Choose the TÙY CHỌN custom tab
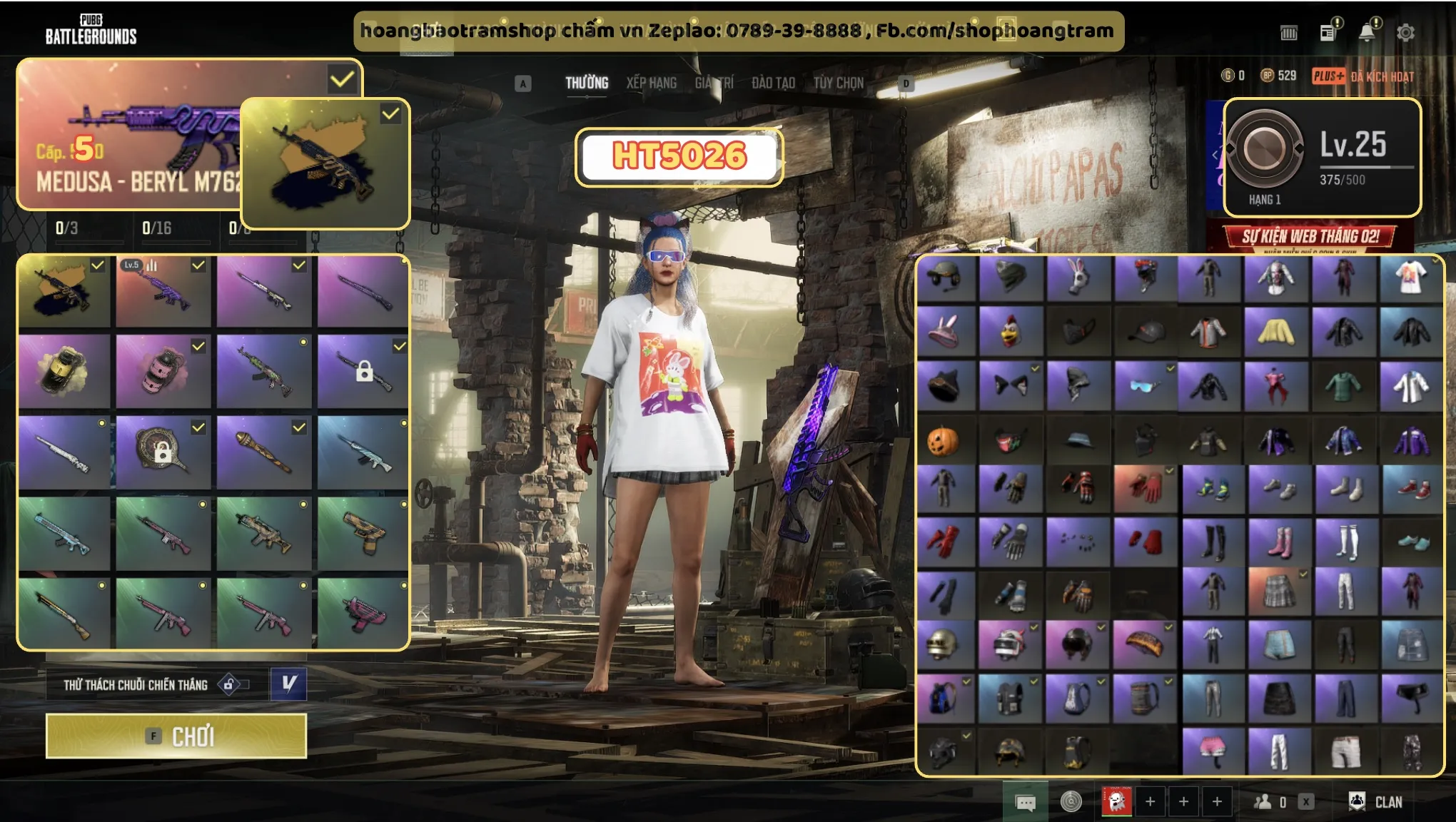 [838, 83]
